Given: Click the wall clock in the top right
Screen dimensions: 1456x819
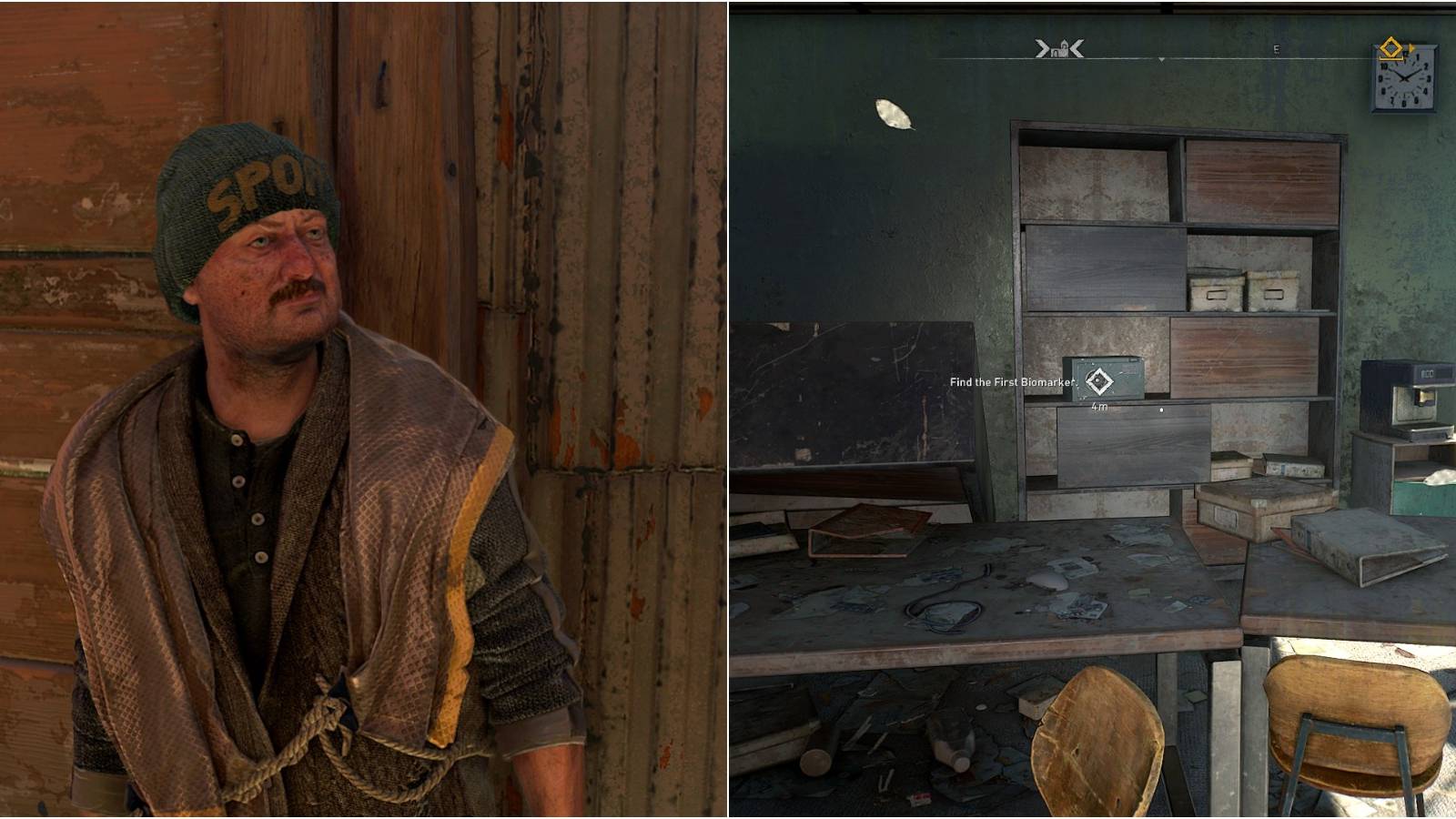Looking at the screenshot, I should pyautogui.click(x=1404, y=78).
